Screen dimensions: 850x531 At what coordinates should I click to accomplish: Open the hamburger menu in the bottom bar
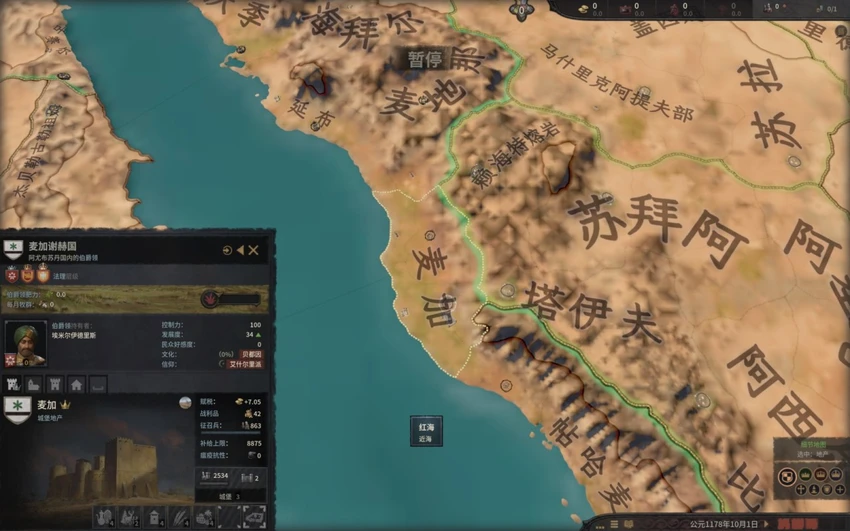click(x=614, y=523)
